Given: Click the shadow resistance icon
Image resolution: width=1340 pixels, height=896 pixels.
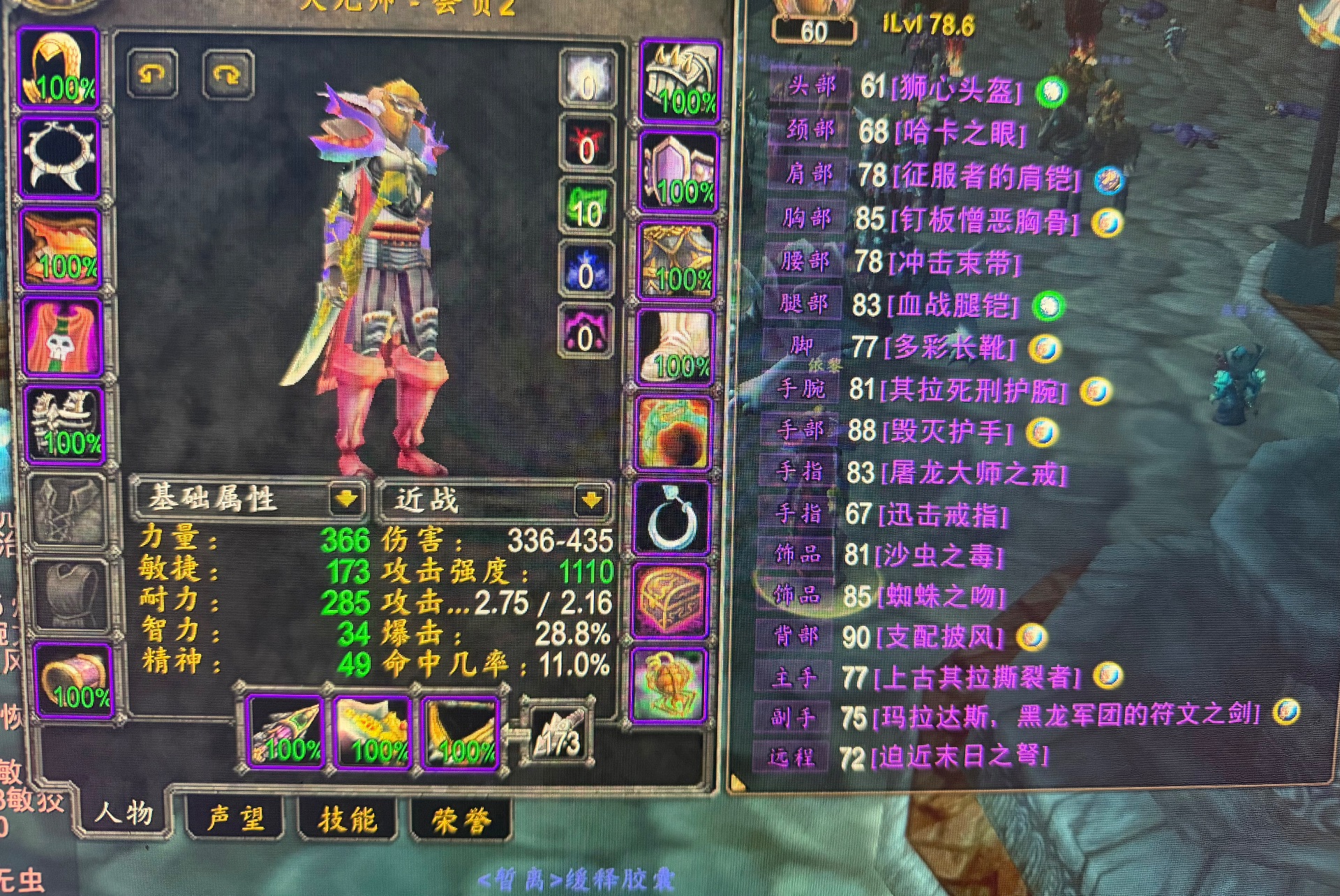Looking at the screenshot, I should 585,335.
